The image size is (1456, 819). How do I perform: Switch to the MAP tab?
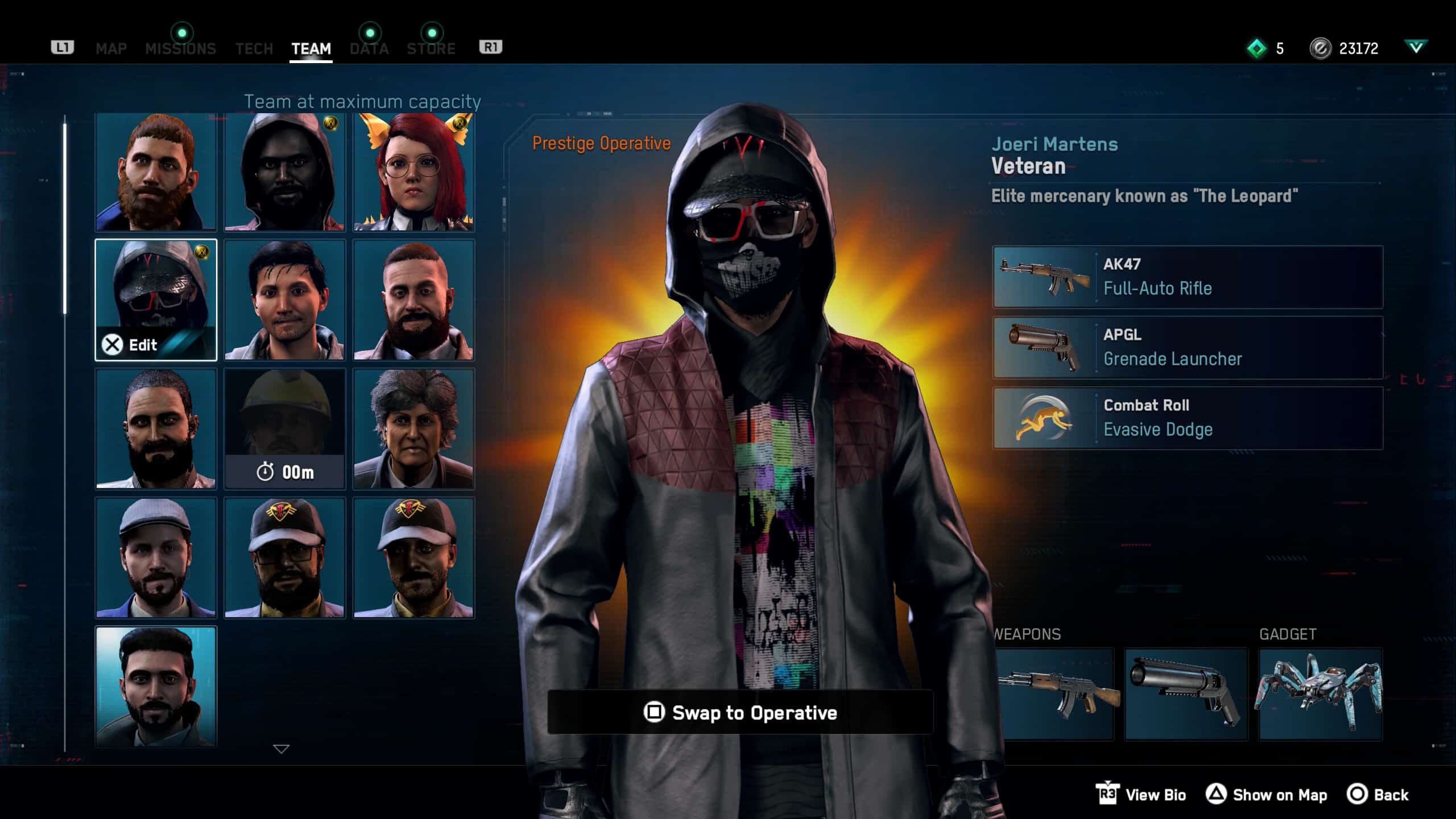[111, 49]
